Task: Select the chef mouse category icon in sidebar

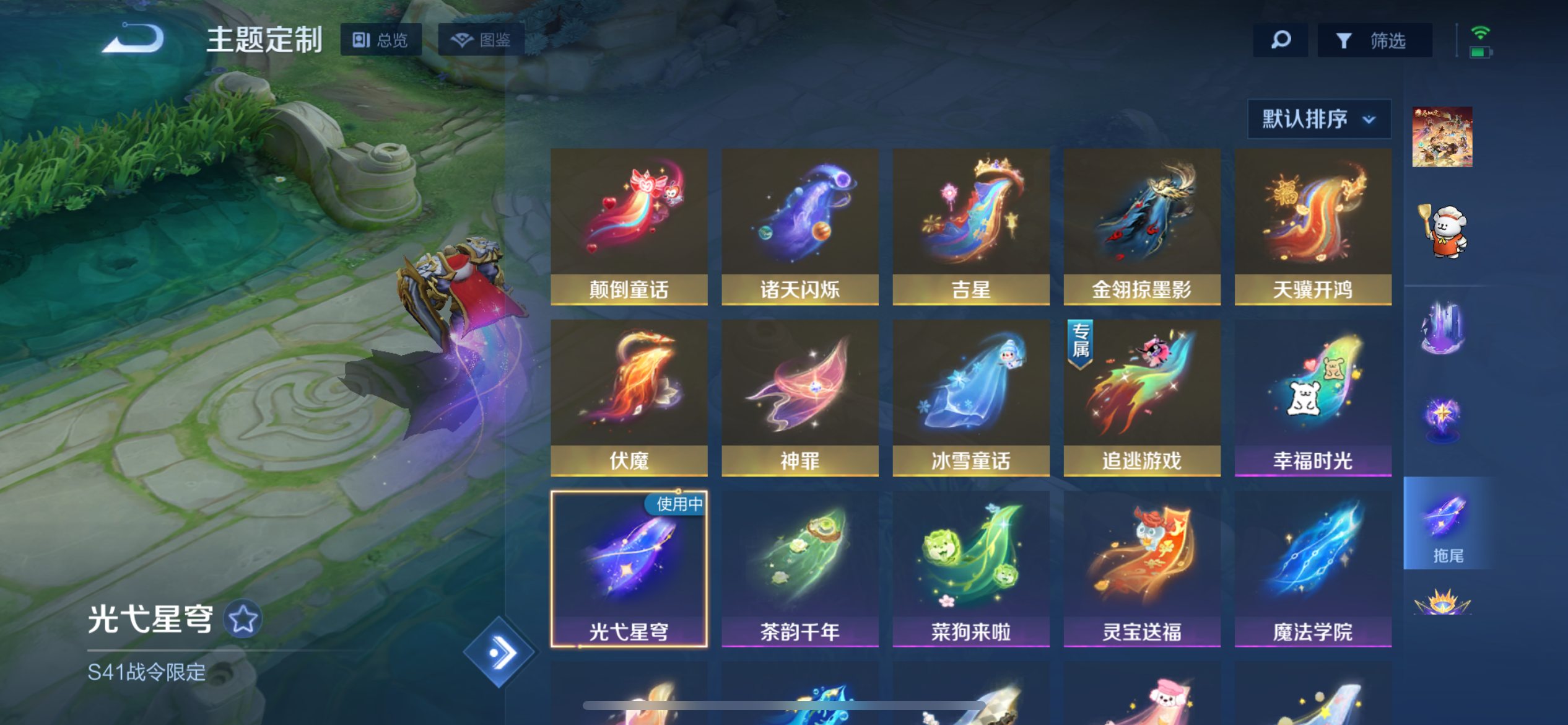Action: (1443, 229)
